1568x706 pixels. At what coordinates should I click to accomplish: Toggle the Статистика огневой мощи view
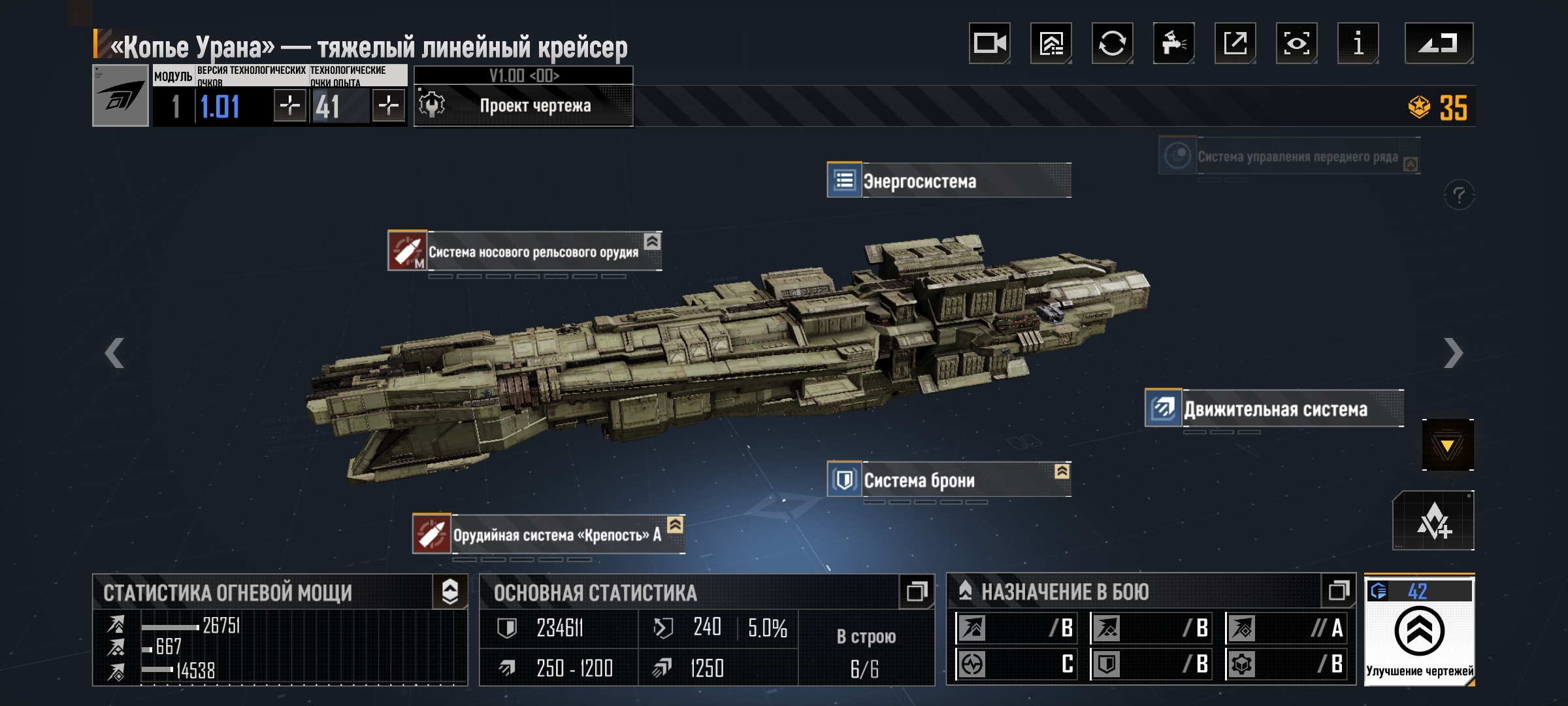click(450, 592)
